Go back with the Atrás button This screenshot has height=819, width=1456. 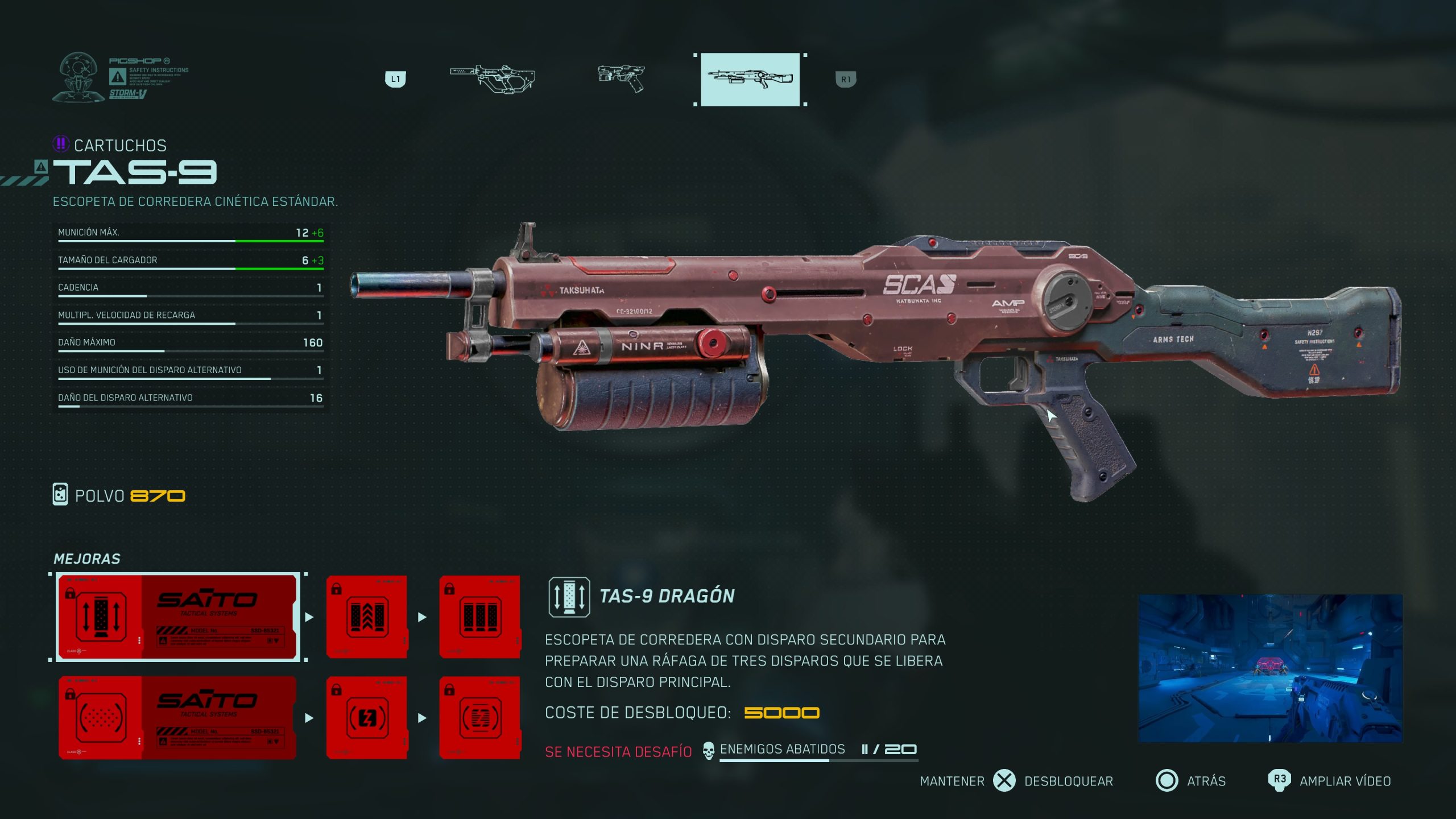click(1205, 781)
